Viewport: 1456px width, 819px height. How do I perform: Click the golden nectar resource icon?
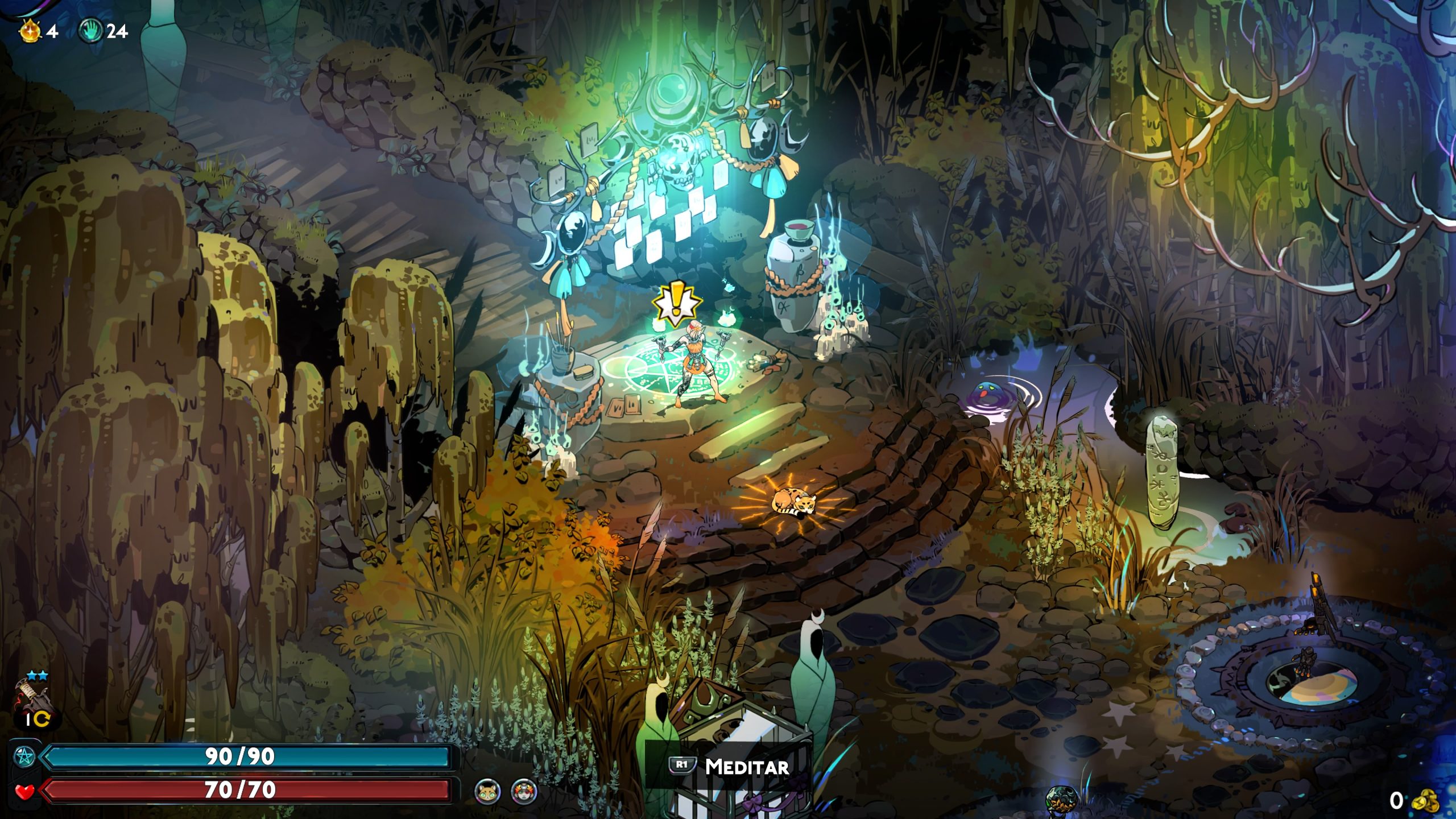[x=31, y=31]
